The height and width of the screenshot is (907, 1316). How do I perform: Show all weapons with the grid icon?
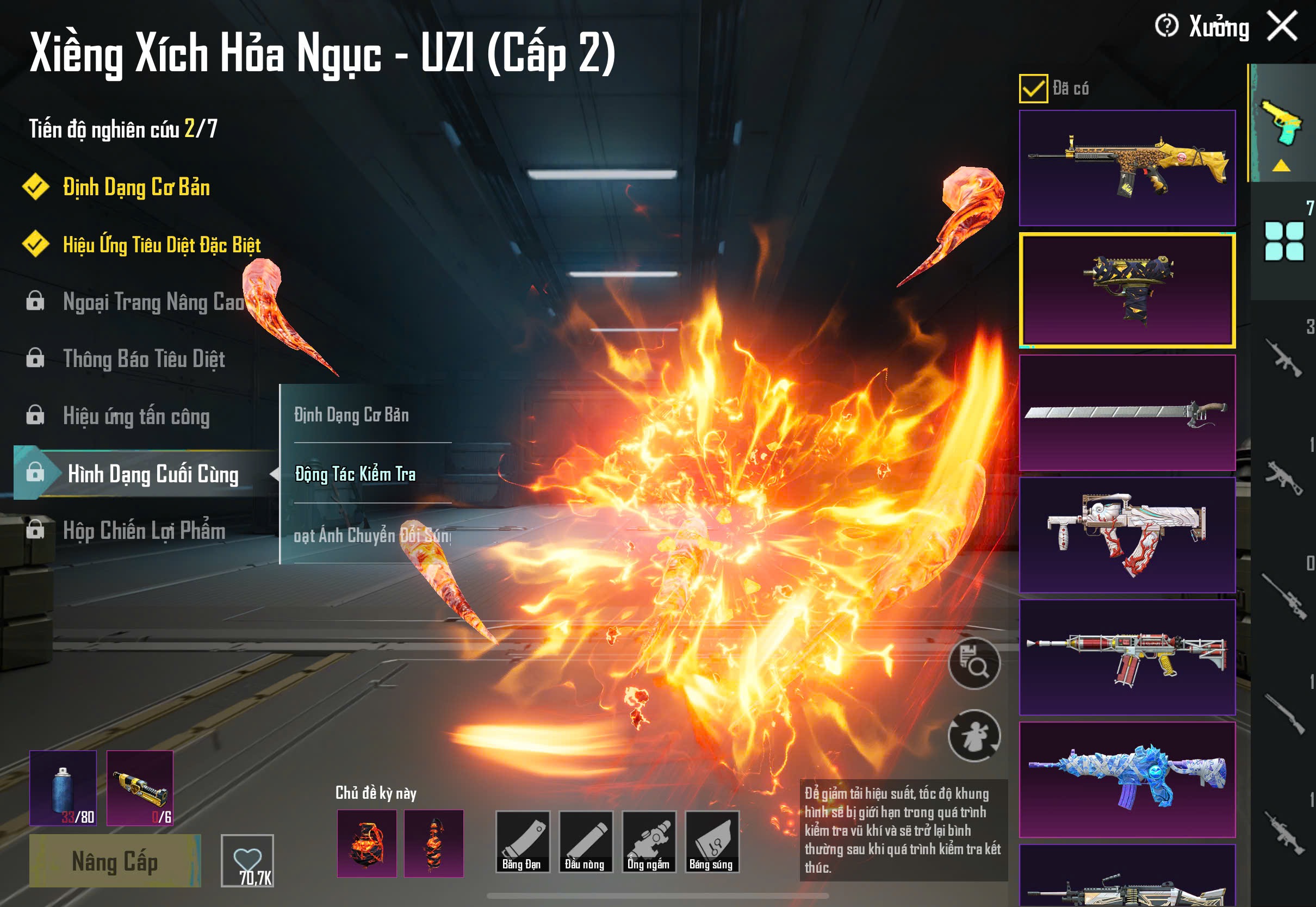tap(1283, 241)
